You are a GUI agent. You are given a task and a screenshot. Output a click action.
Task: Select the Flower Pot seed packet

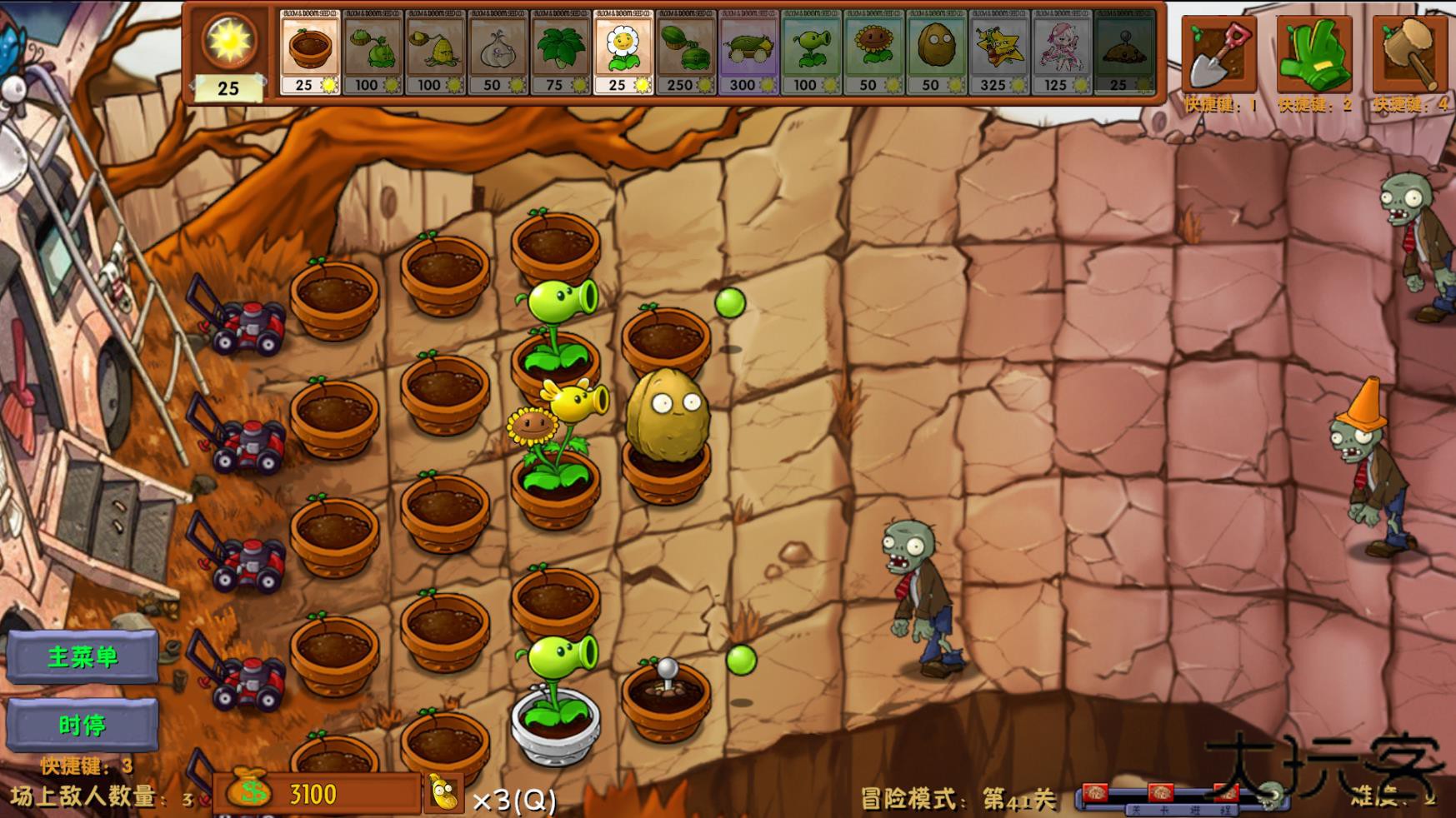[x=309, y=50]
